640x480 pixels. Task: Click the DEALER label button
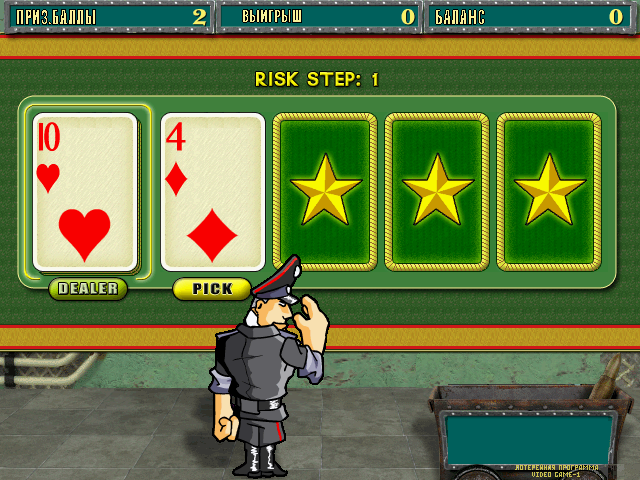(88, 289)
